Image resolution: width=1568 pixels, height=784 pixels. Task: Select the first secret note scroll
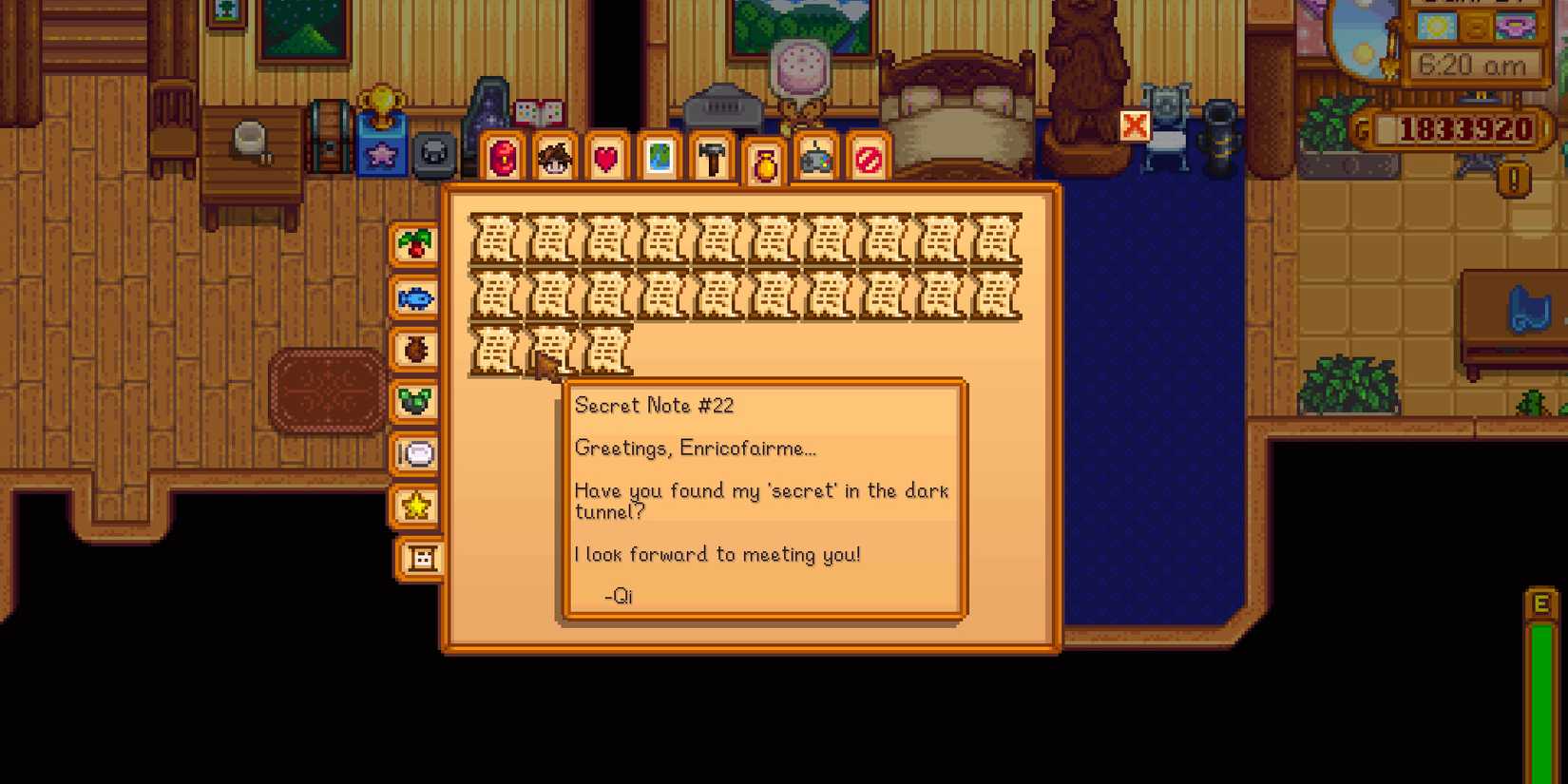click(497, 240)
